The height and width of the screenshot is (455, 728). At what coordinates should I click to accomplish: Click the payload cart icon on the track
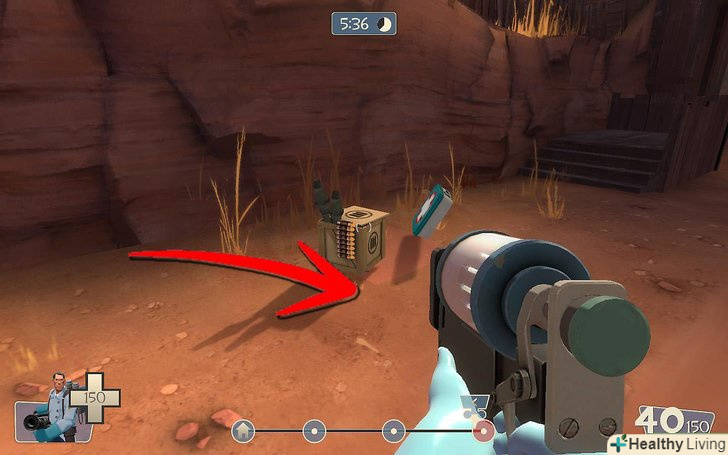pyautogui.click(x=469, y=407)
